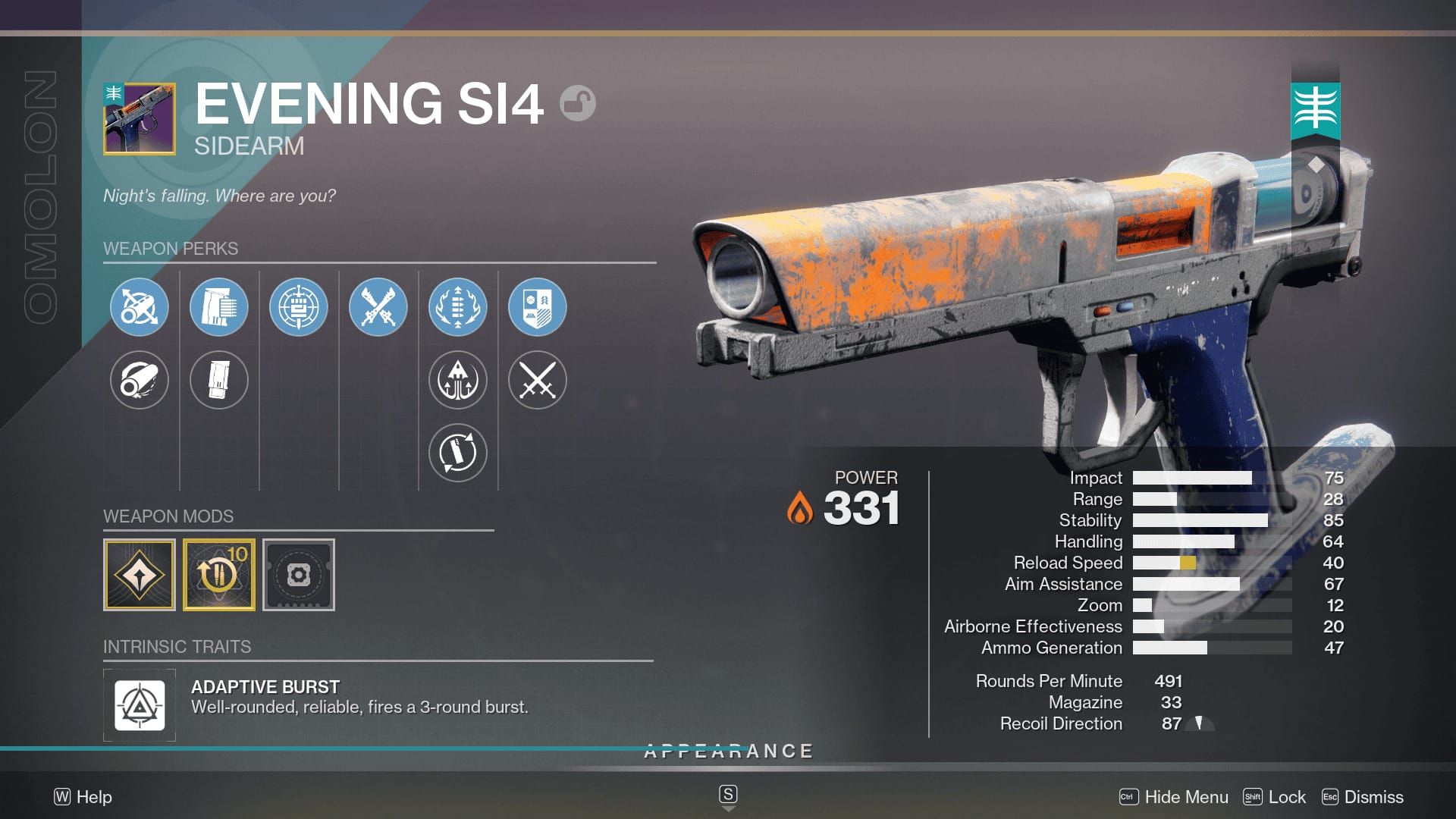The image size is (1456, 819).
Task: Open the tier 10 reload masterwork slot
Action: coord(219,575)
